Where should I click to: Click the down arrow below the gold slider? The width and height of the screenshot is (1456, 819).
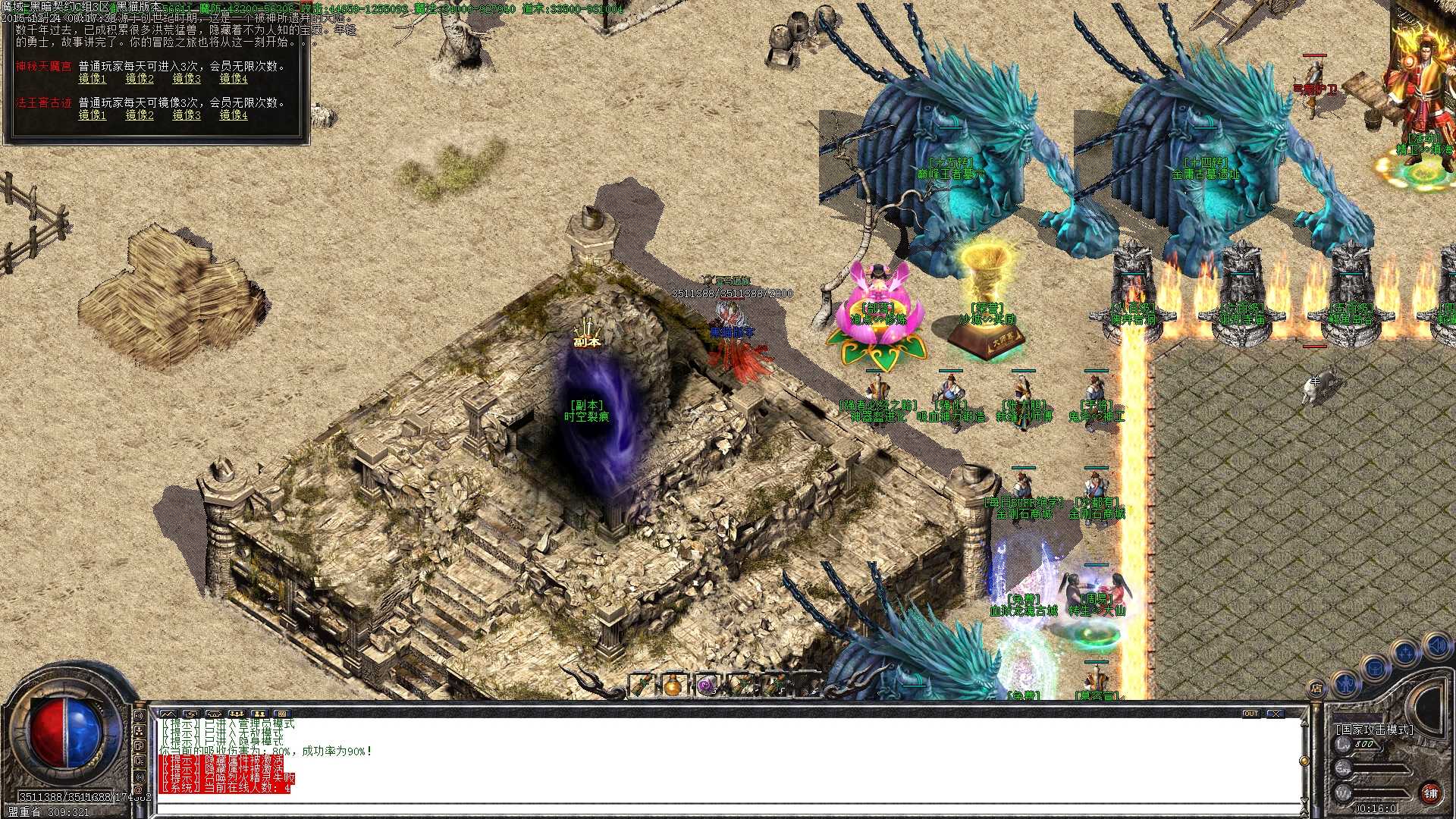1304,799
